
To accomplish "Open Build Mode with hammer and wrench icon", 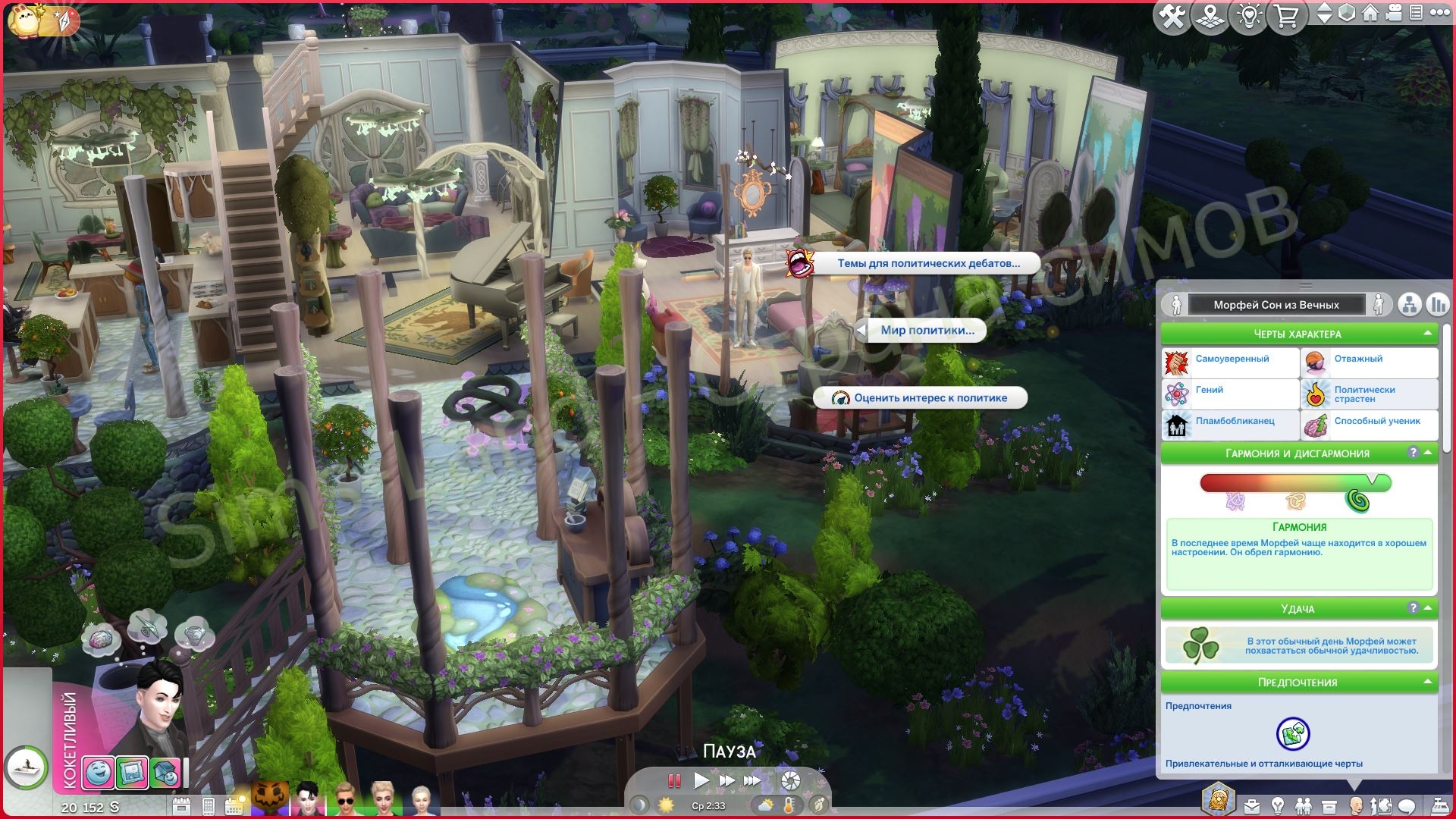I will click(1172, 16).
